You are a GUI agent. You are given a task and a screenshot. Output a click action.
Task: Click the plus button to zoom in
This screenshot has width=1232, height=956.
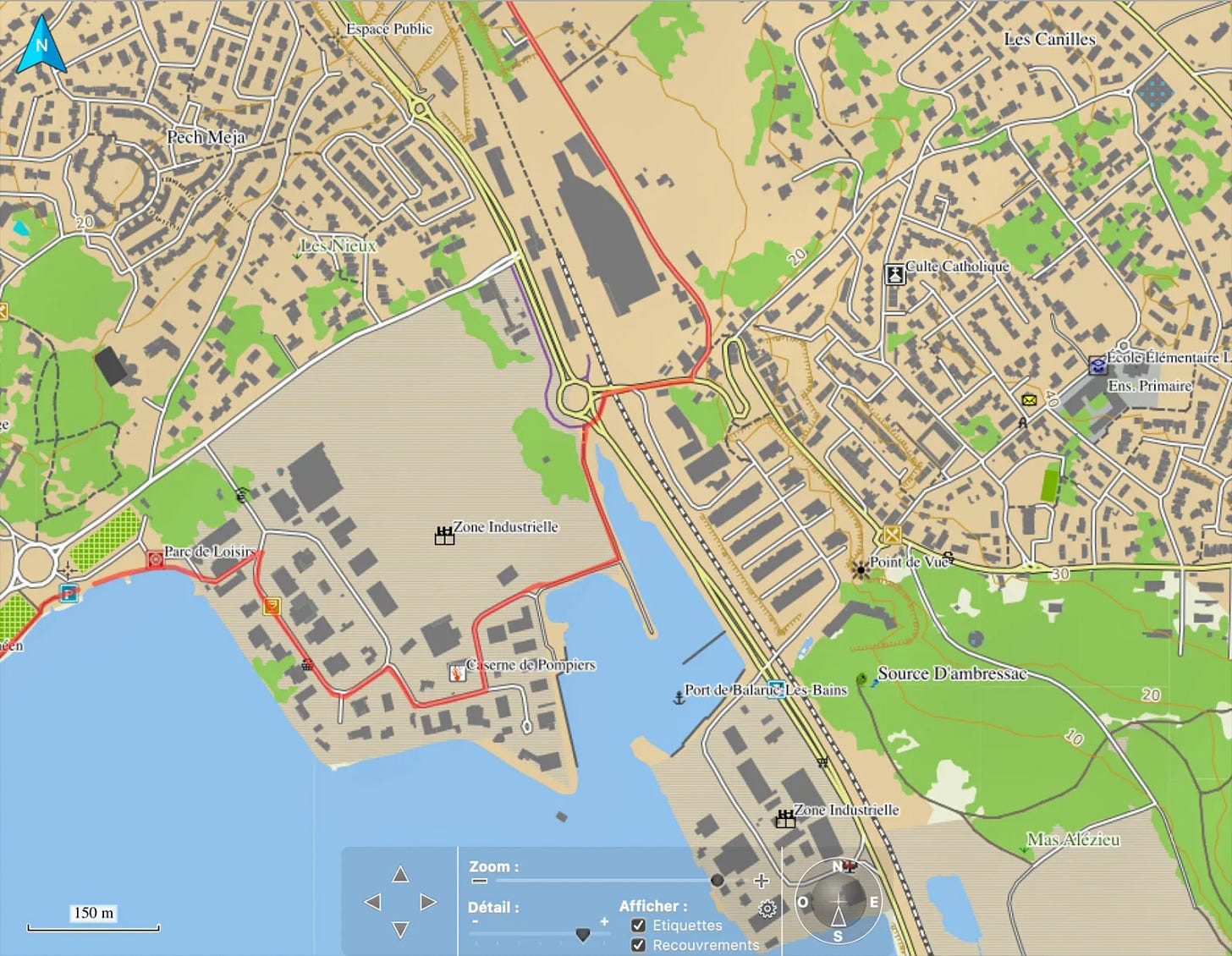[761, 879]
